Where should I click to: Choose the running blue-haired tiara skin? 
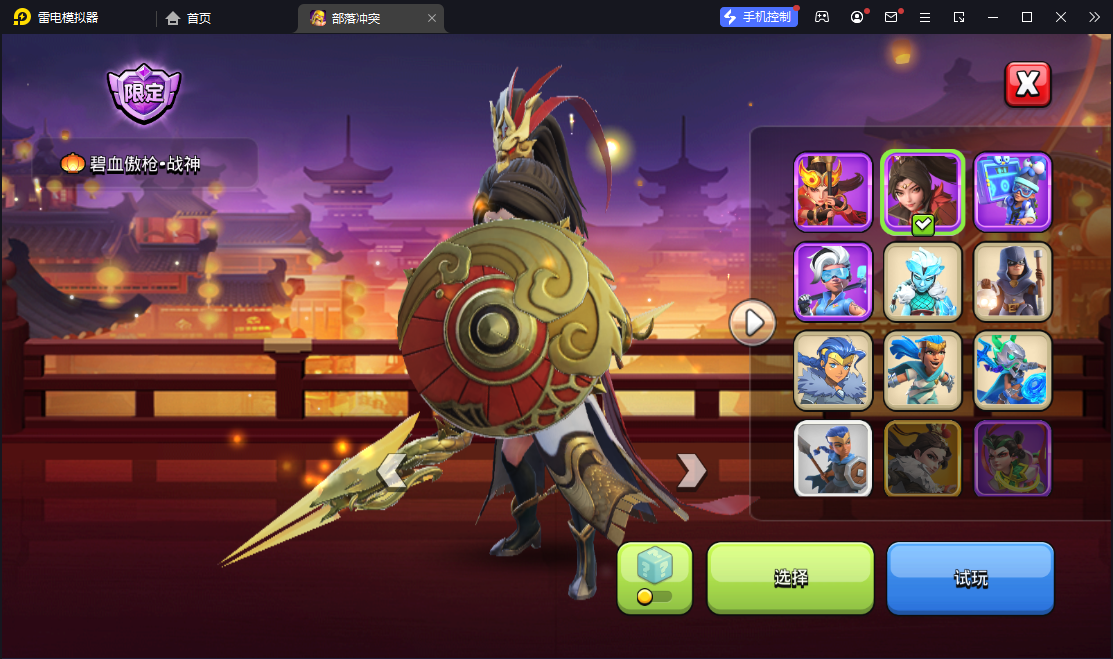tap(922, 370)
